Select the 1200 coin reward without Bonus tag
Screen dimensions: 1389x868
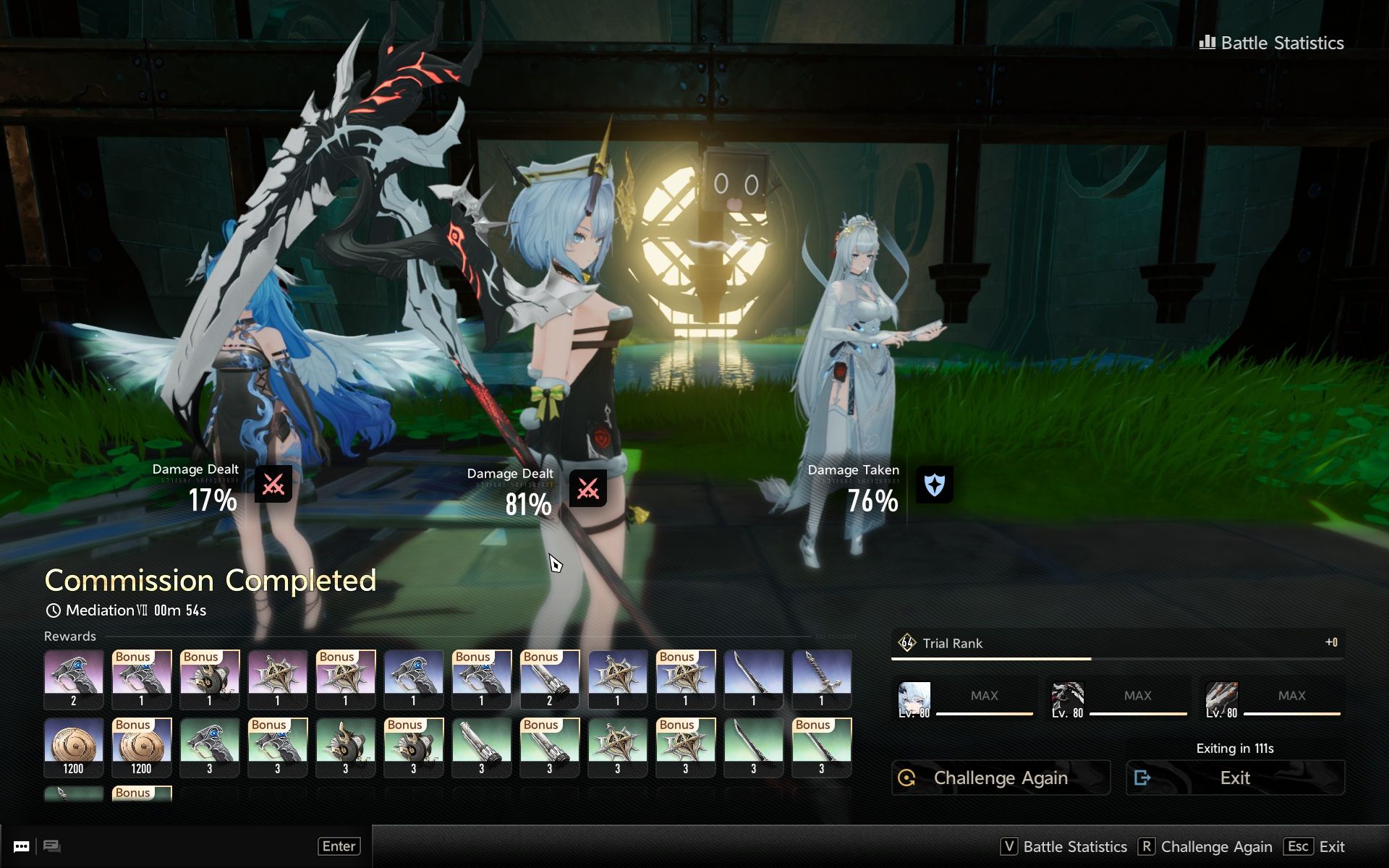[73, 746]
